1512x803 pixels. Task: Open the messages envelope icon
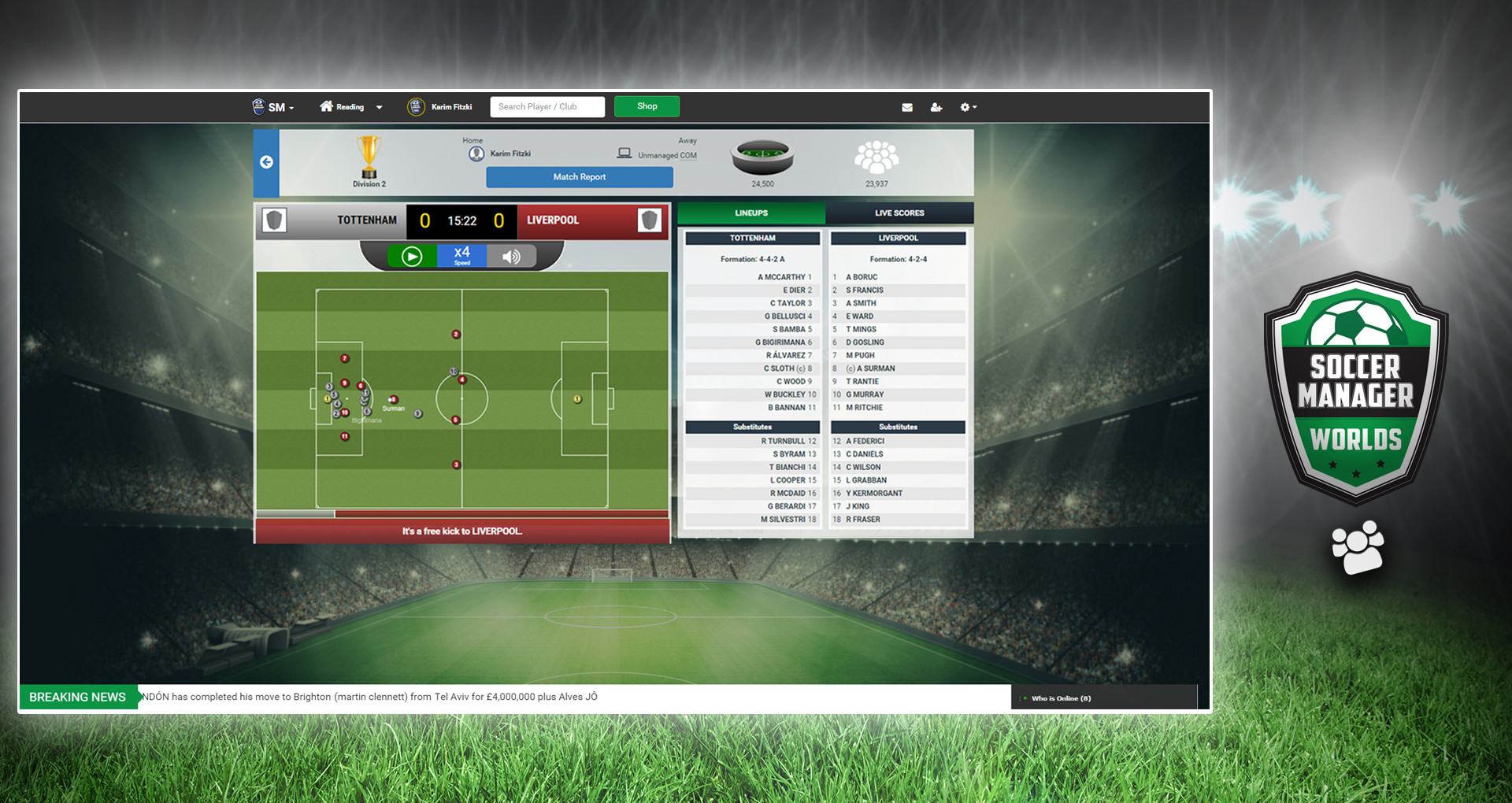(x=907, y=107)
